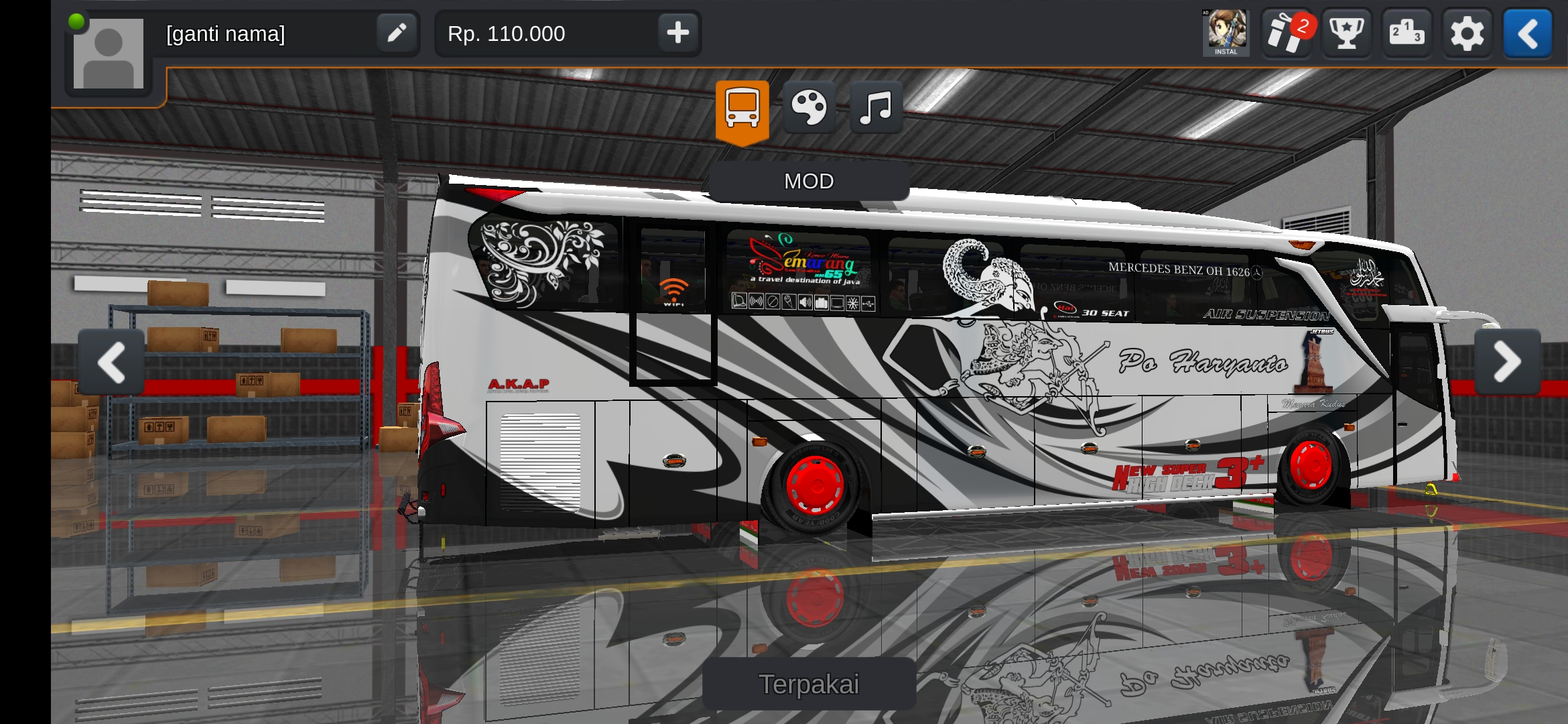Open the music horn selection icon
The width and height of the screenshot is (1568, 724).
pos(875,107)
